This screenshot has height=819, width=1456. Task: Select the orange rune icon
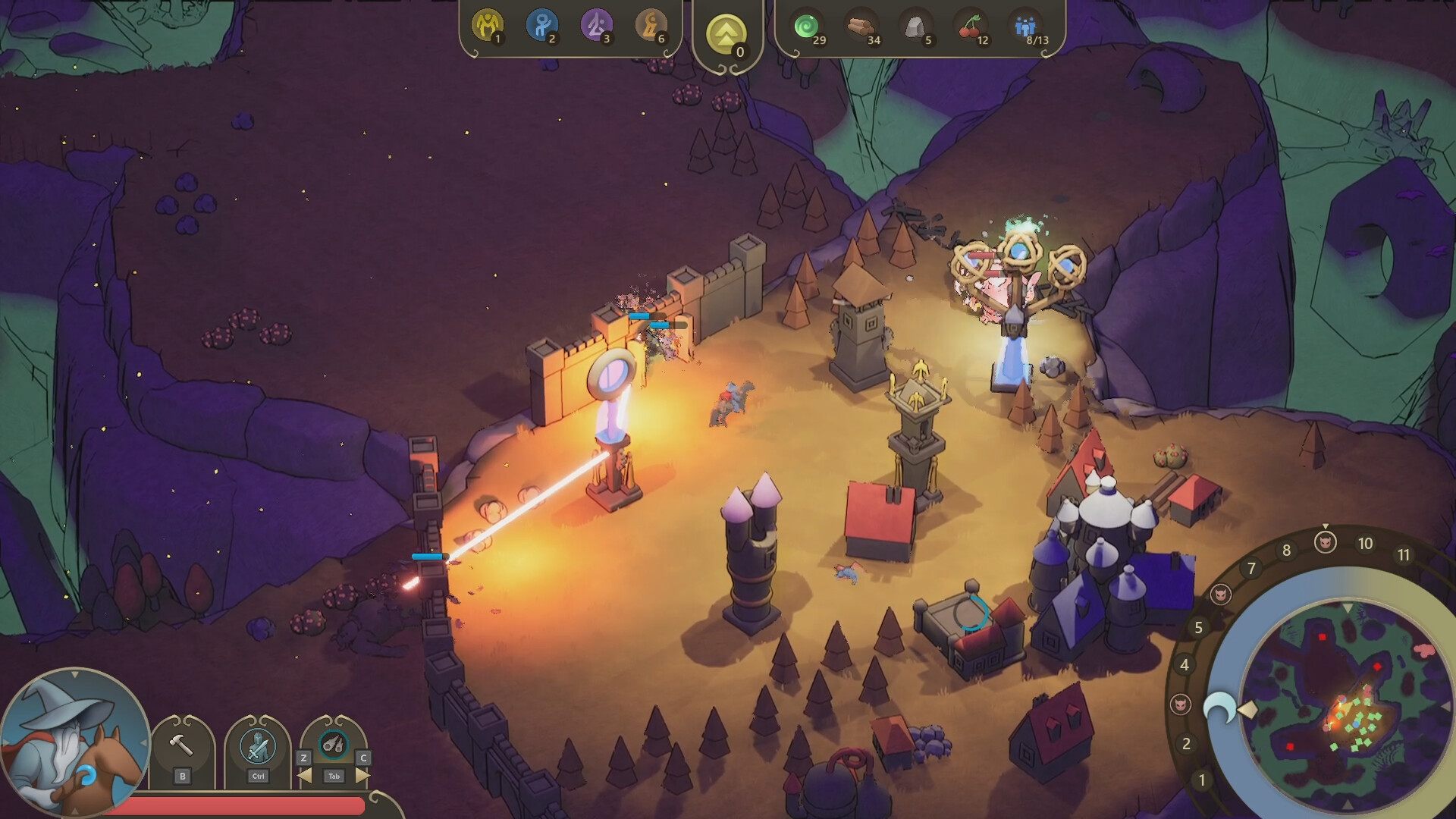(651, 25)
